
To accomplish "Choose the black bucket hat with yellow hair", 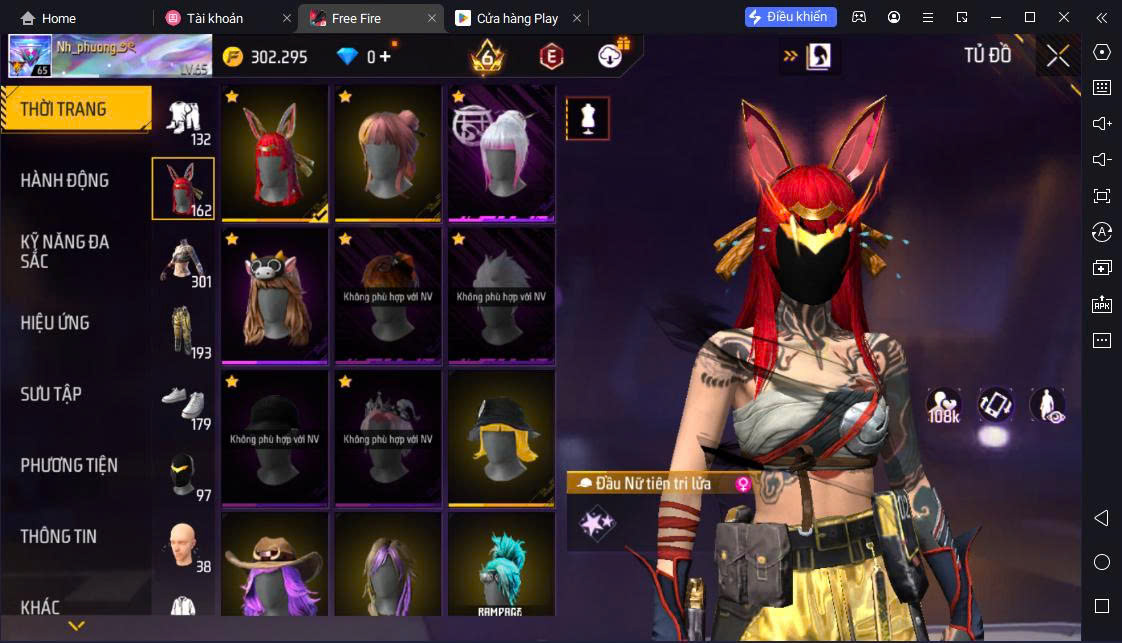I will (501, 438).
